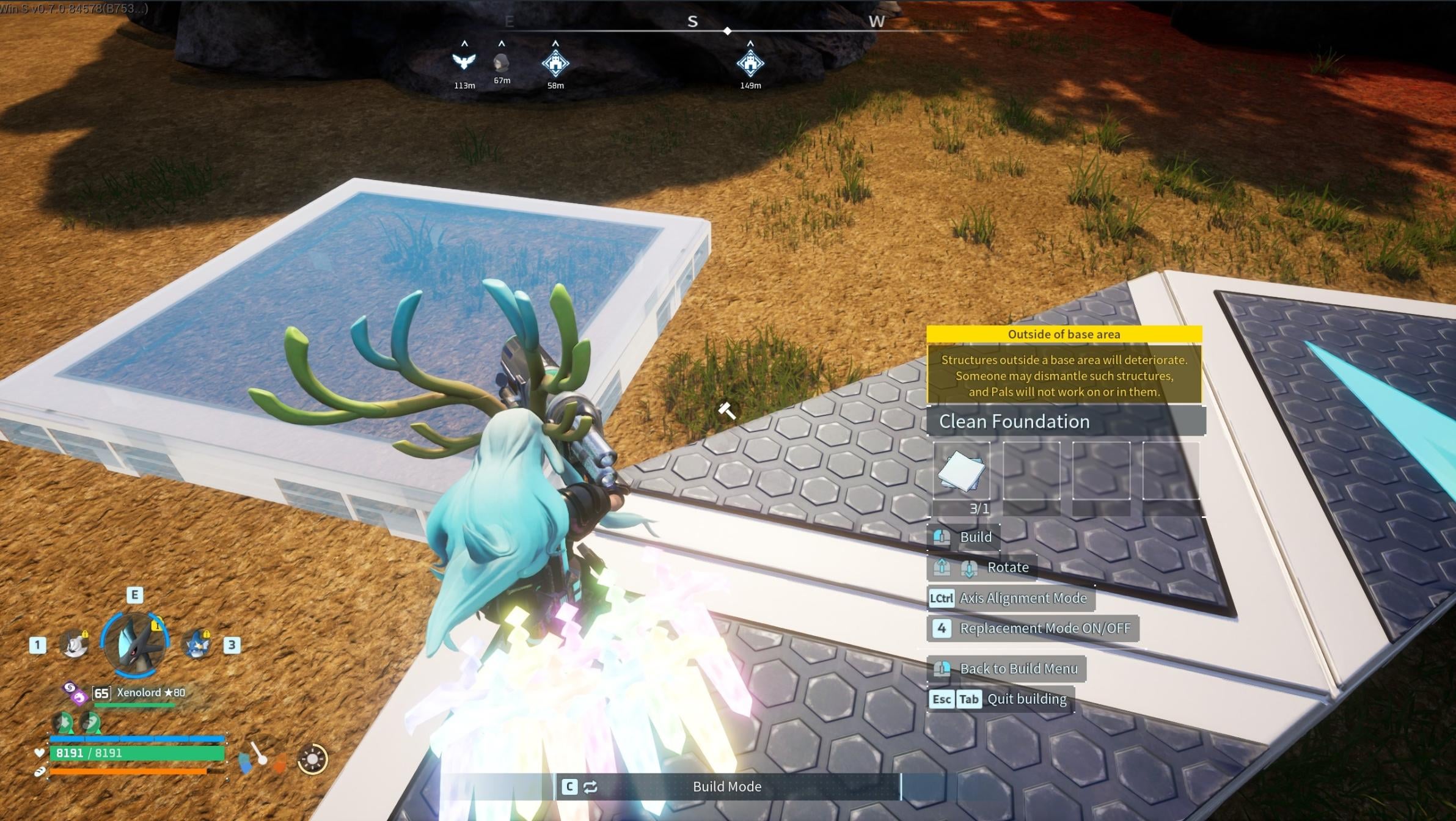
Task: Click the grey compass marker at 67m
Action: [501, 62]
